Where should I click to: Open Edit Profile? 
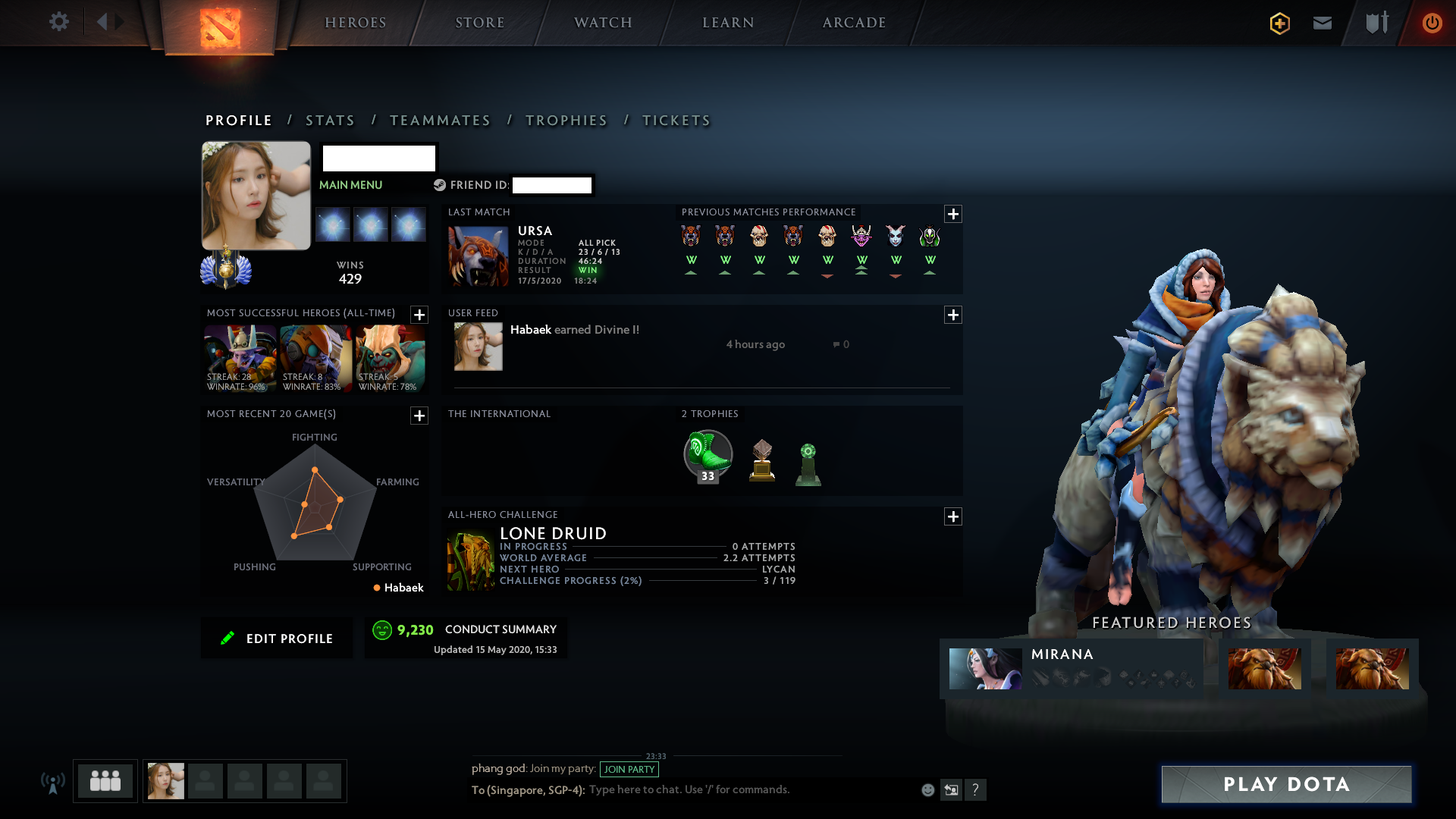click(277, 639)
